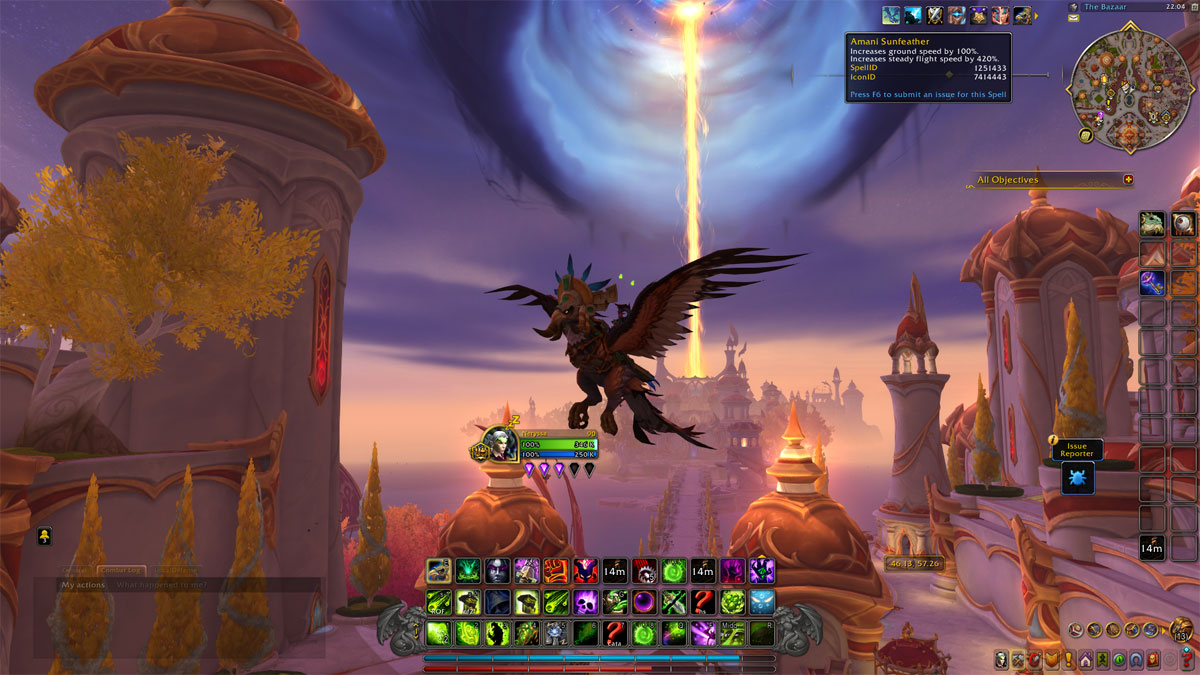Switch to the Combat Log chat tab

121,570
